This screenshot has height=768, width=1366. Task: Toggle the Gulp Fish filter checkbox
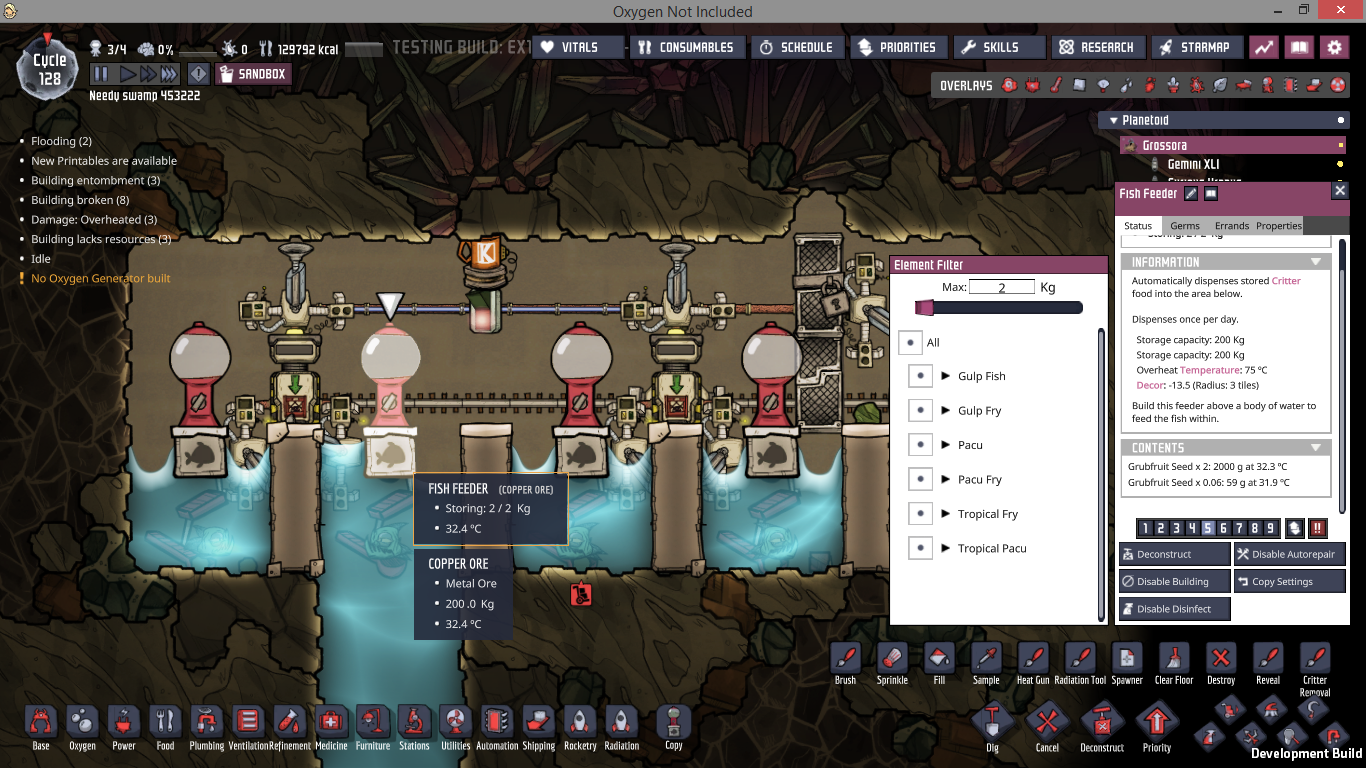(x=920, y=376)
